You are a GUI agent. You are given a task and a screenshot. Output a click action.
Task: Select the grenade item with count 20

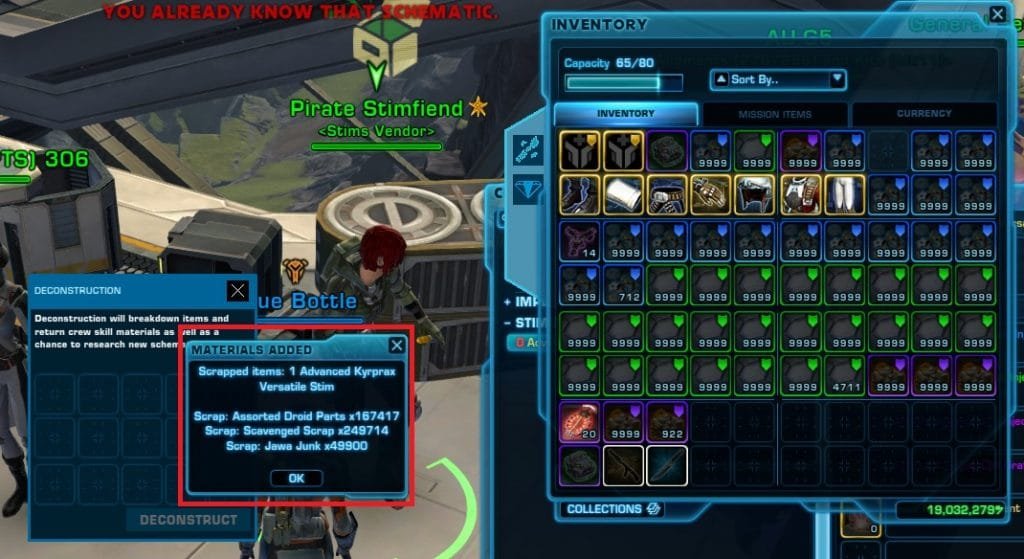(580, 421)
